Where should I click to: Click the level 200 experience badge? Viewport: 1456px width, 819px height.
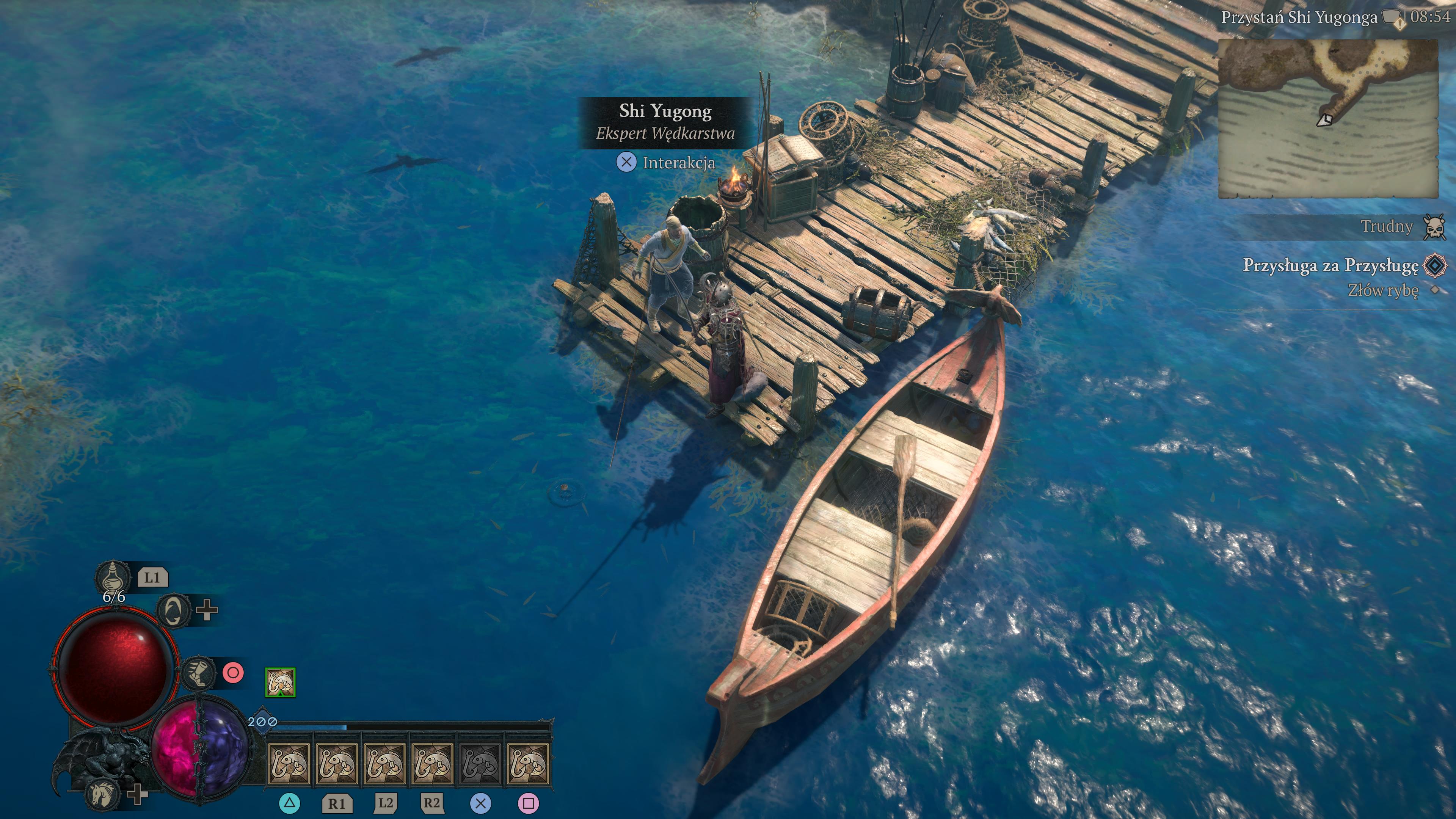click(x=262, y=722)
